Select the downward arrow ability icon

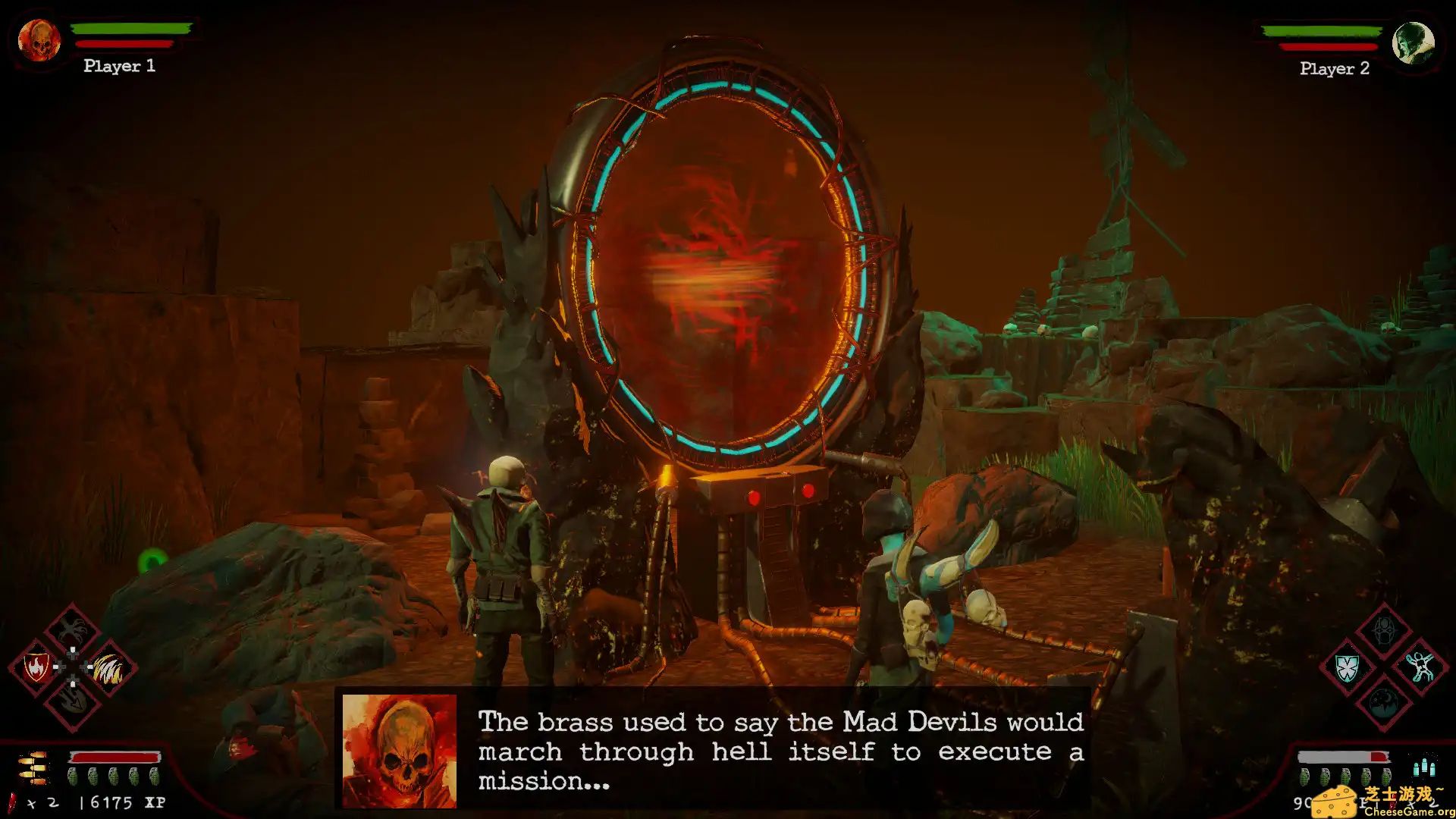(71, 701)
